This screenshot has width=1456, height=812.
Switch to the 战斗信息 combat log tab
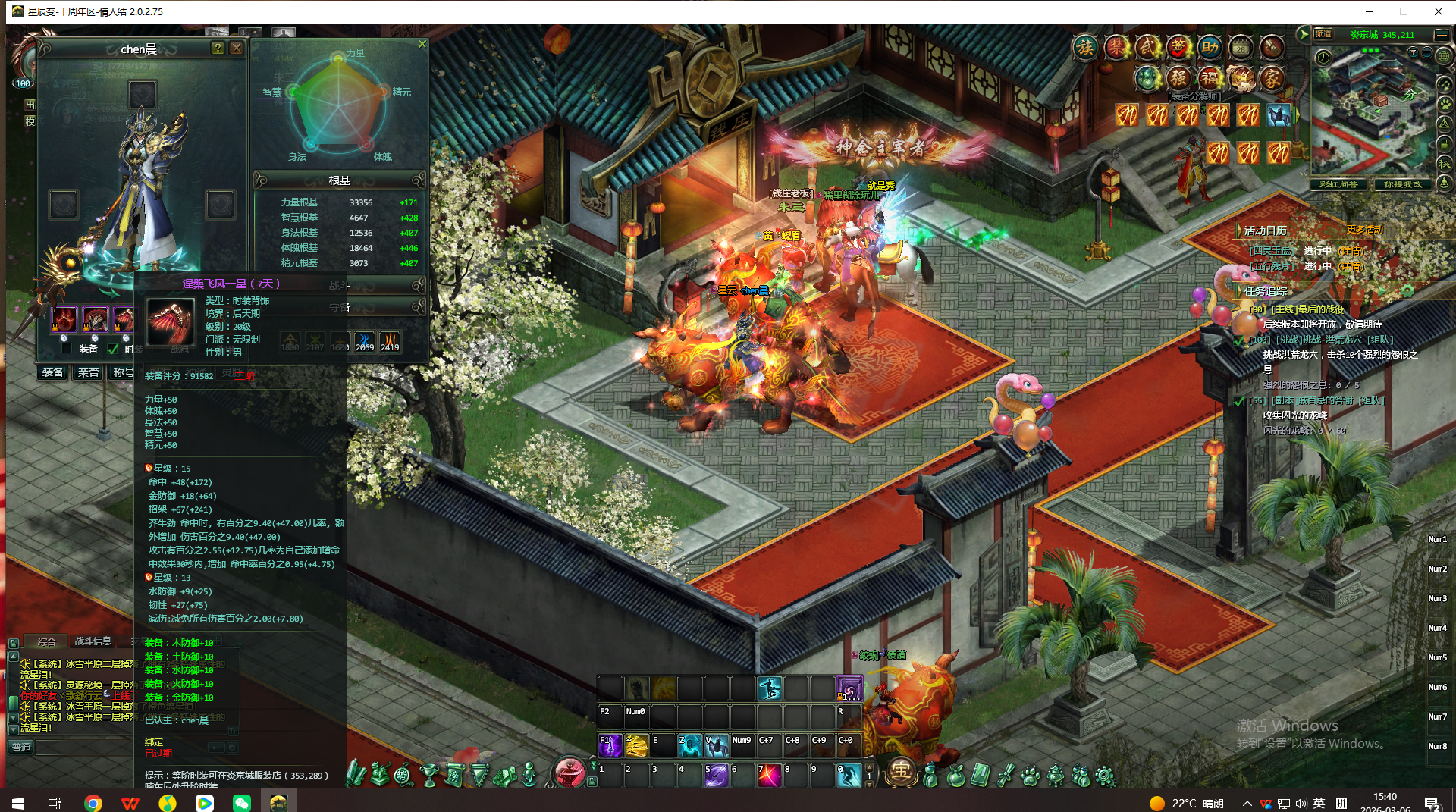tap(93, 641)
